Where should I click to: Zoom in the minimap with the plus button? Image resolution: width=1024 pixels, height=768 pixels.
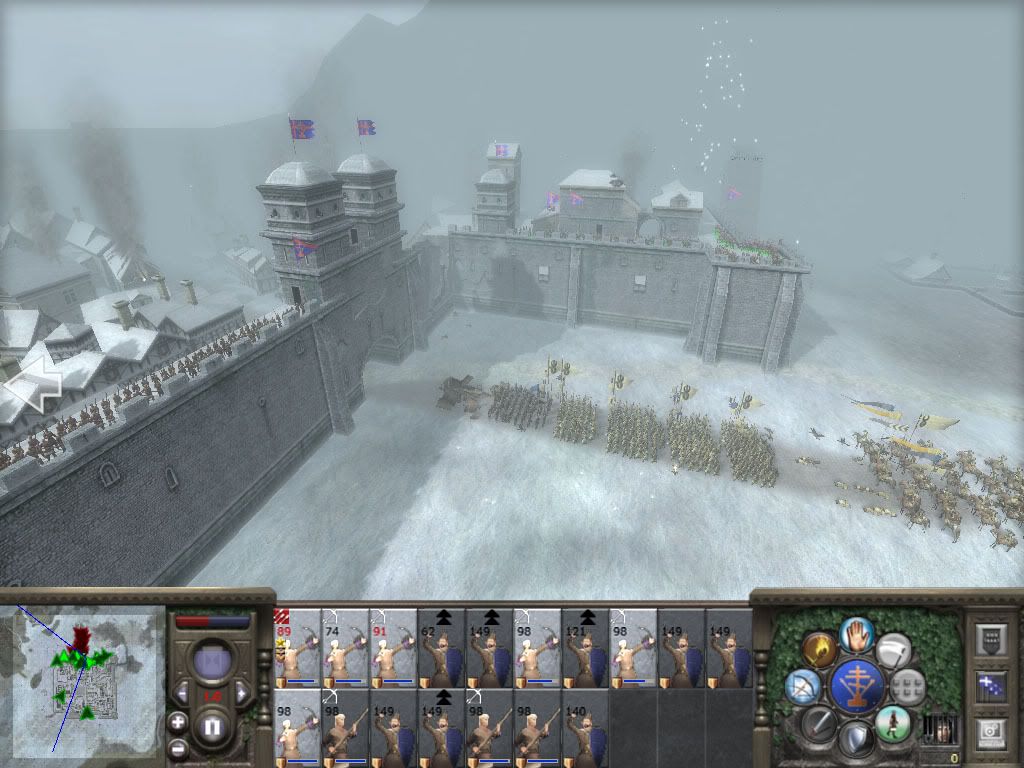[x=178, y=722]
